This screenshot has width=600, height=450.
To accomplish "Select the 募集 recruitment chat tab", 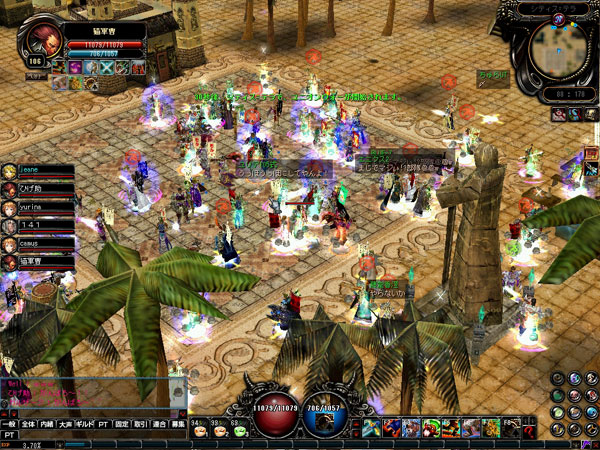I will tap(179, 425).
